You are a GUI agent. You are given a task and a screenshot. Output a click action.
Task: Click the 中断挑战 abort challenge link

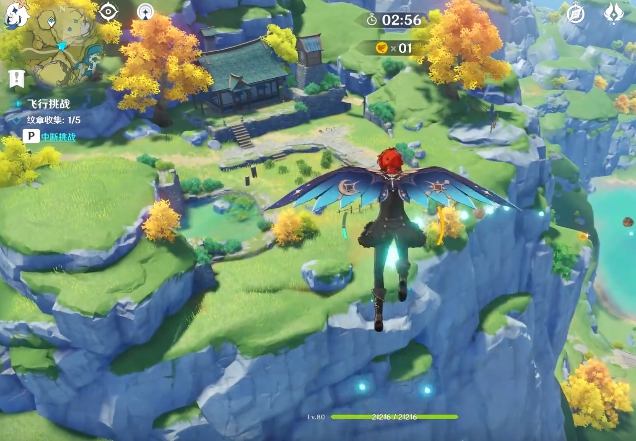point(58,135)
